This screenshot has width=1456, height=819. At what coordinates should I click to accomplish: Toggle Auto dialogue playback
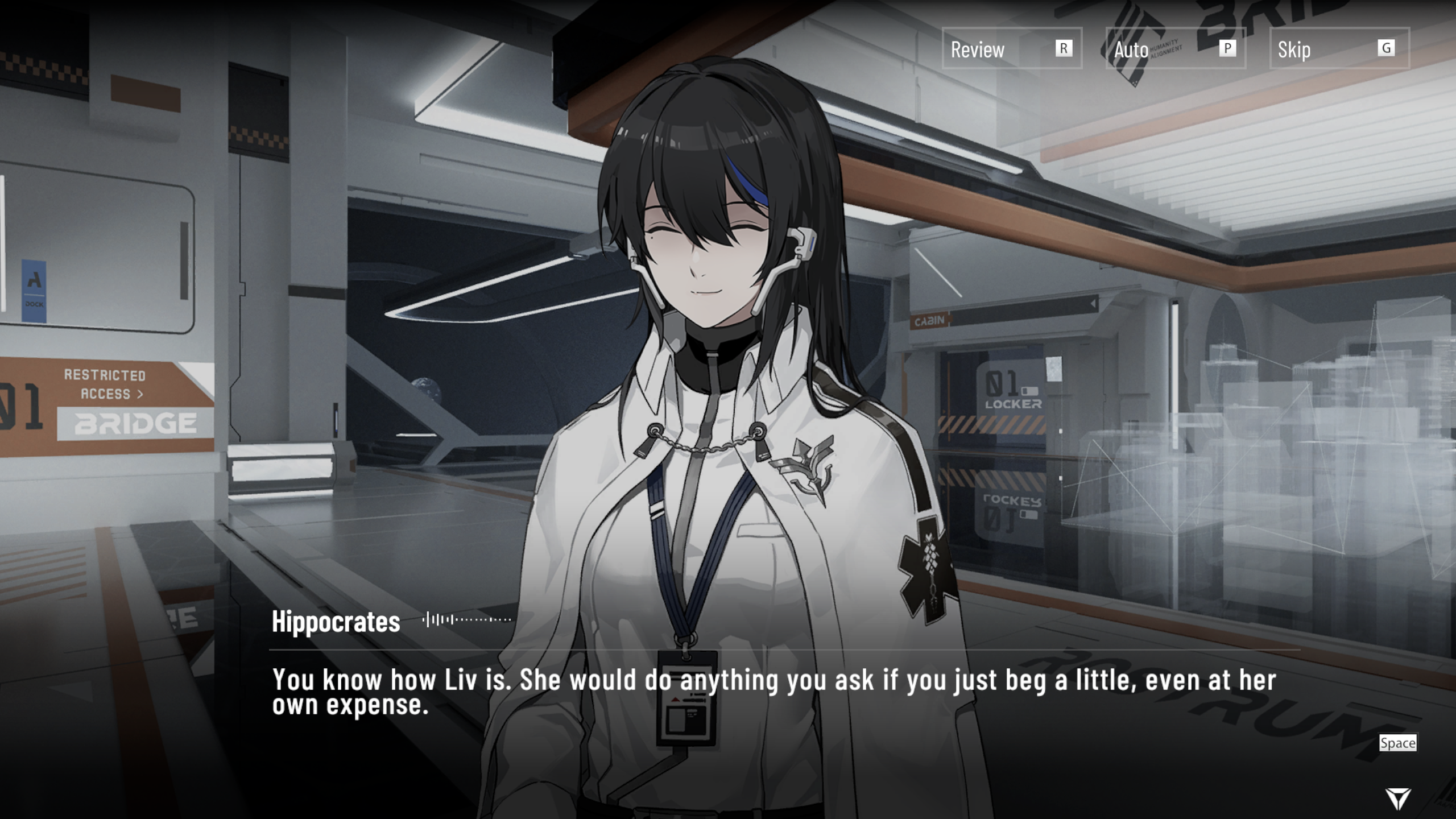point(1175,49)
